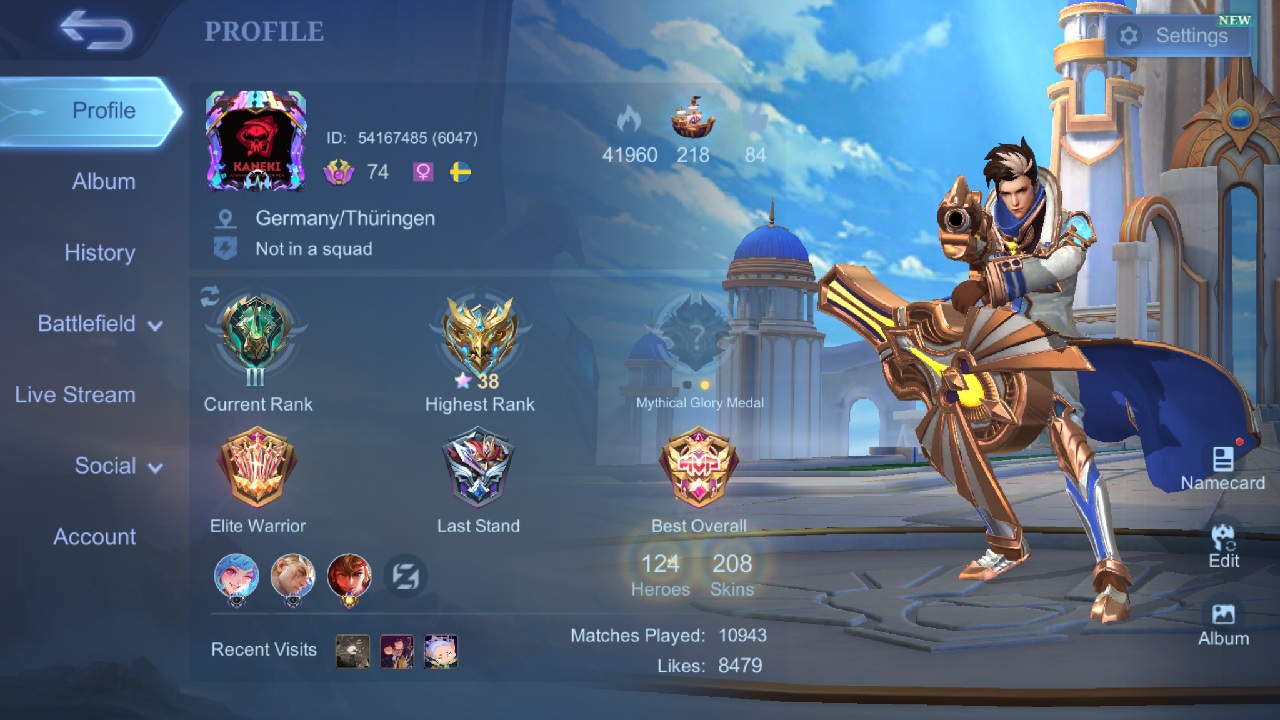Click the Not in a squad link
Image resolution: width=1280 pixels, height=720 pixels.
(x=315, y=249)
